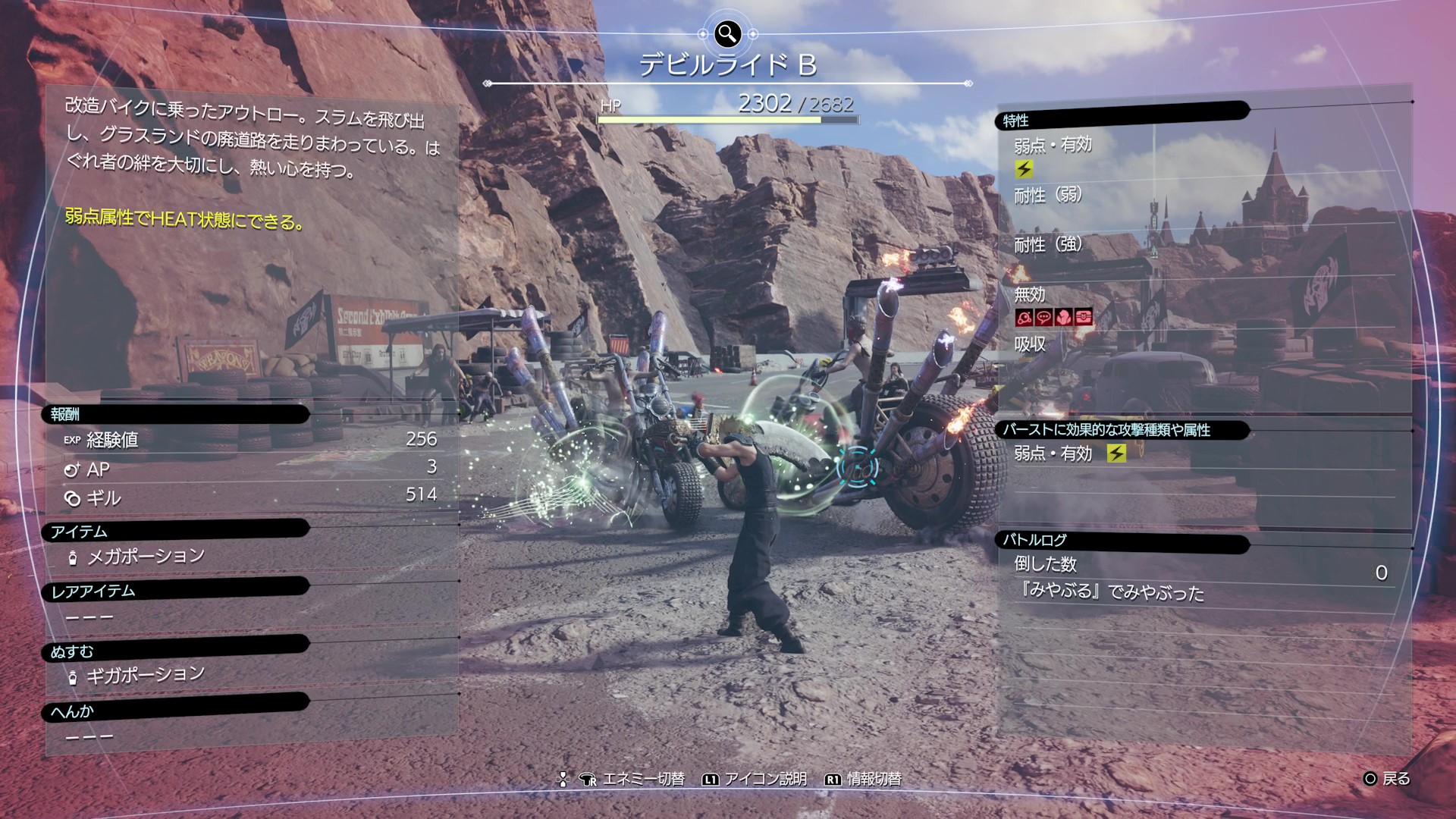Select the magnifying glass assess icon
1456x819 pixels.
[727, 33]
